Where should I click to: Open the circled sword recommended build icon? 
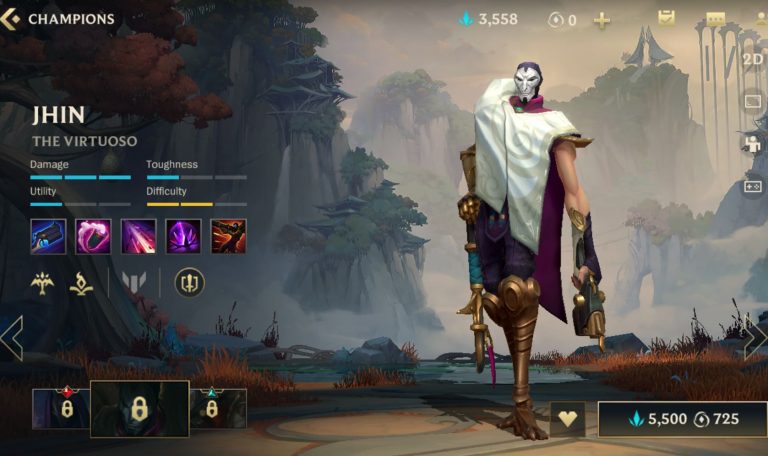tap(189, 283)
